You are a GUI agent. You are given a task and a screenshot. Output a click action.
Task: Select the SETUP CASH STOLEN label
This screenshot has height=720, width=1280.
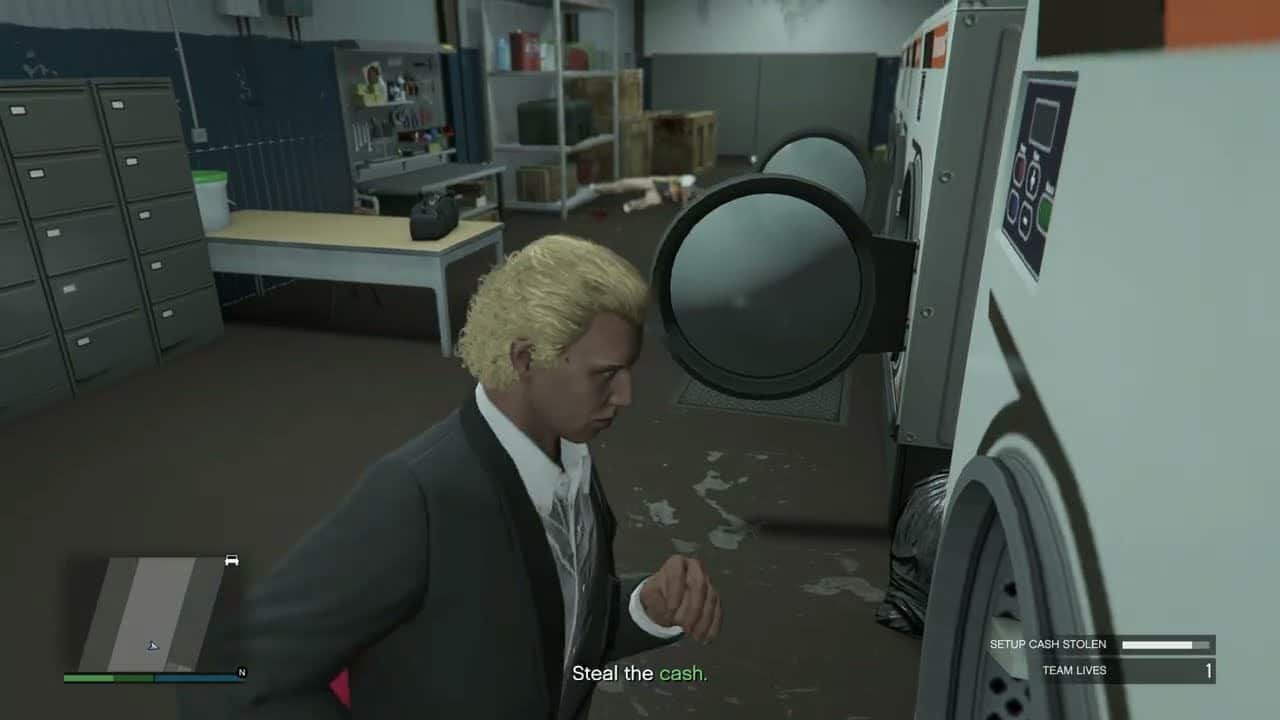pos(1048,645)
